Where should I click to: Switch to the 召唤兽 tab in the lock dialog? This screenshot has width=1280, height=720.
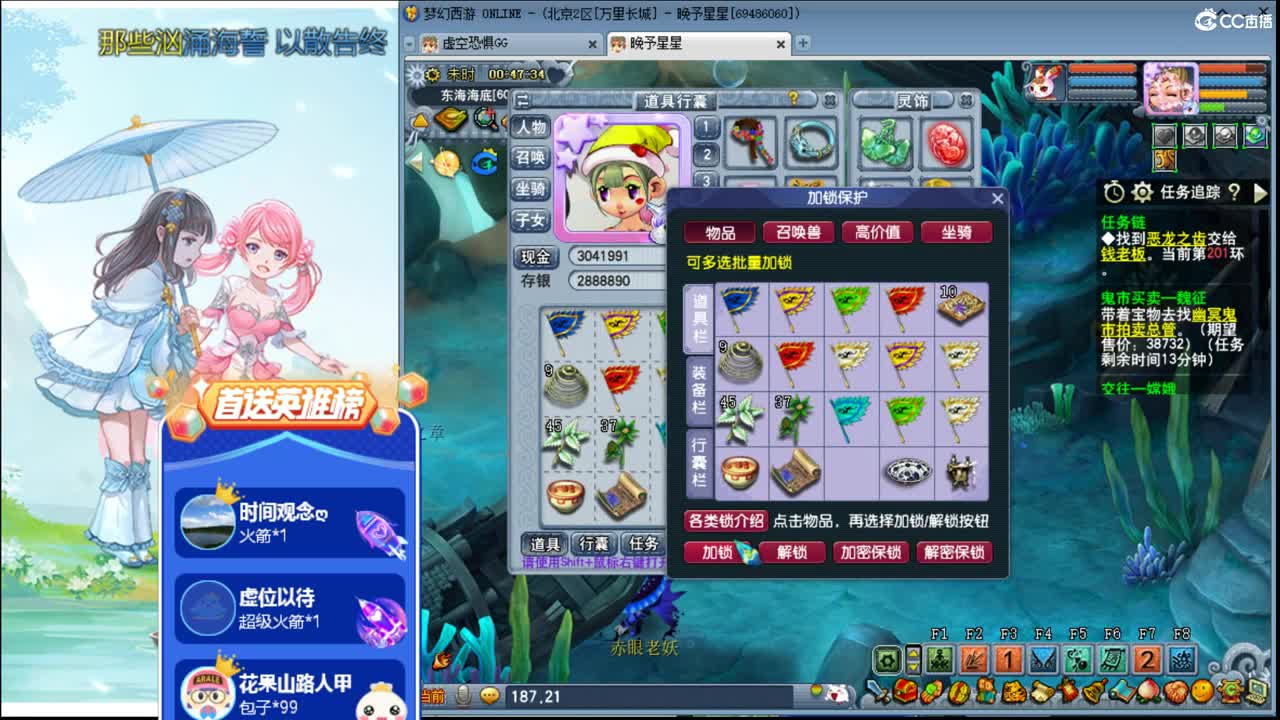(798, 233)
